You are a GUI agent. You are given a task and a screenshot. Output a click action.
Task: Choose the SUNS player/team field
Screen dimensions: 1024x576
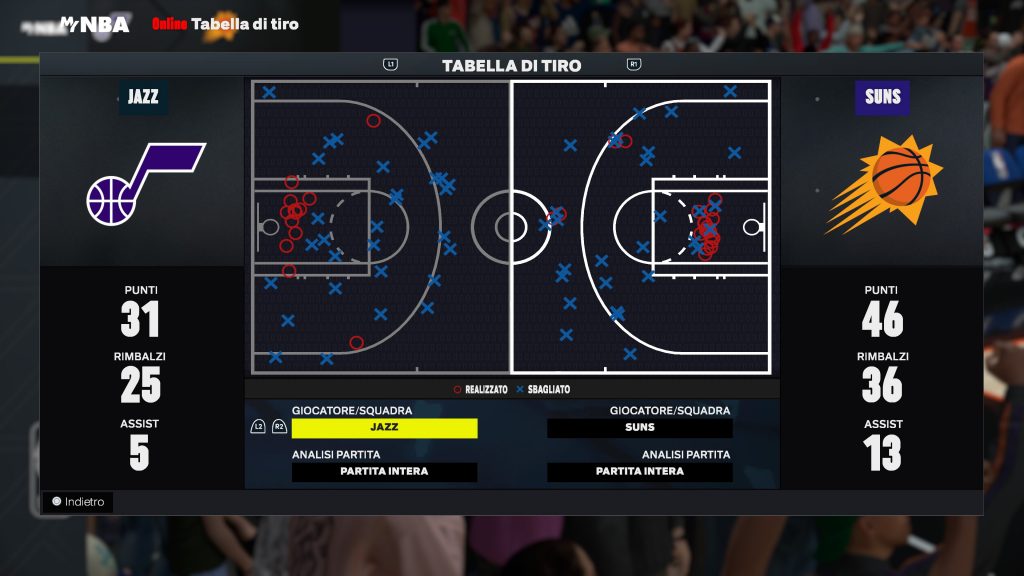(x=639, y=428)
